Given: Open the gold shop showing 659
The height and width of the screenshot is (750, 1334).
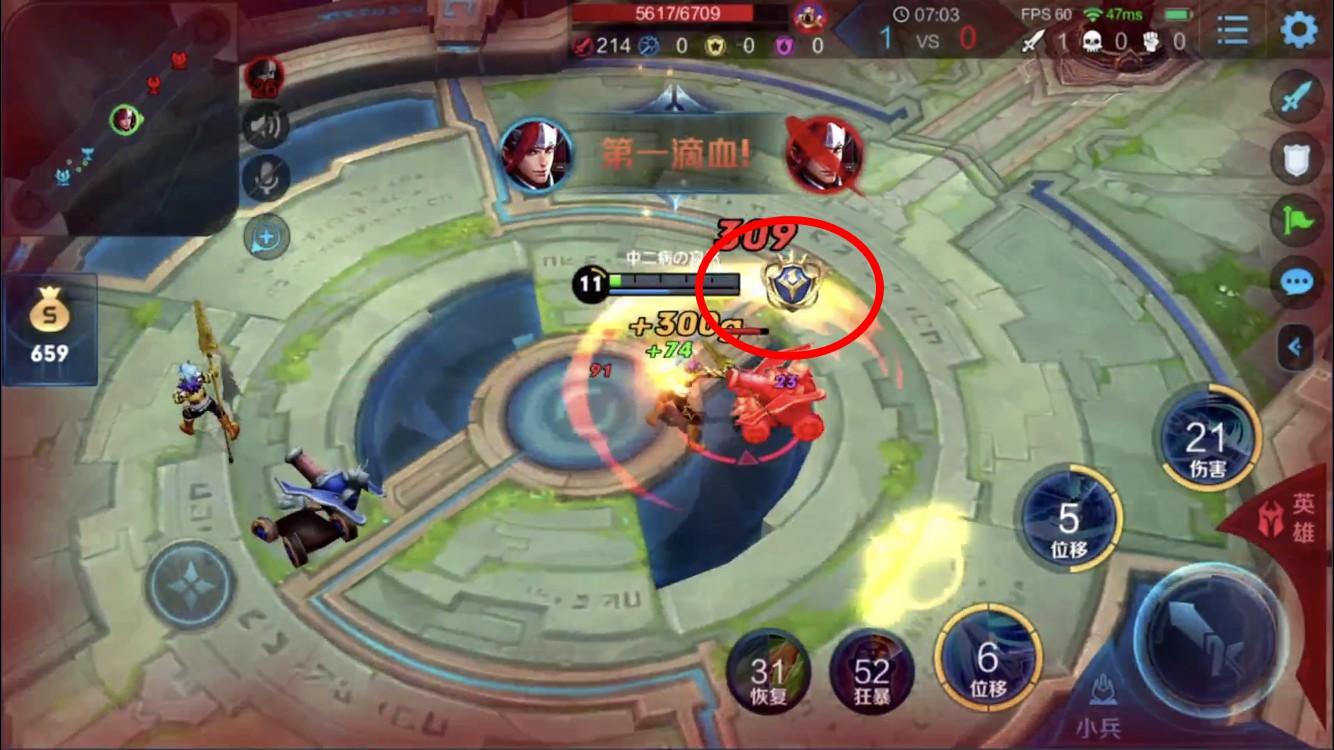Looking at the screenshot, I should (x=49, y=329).
